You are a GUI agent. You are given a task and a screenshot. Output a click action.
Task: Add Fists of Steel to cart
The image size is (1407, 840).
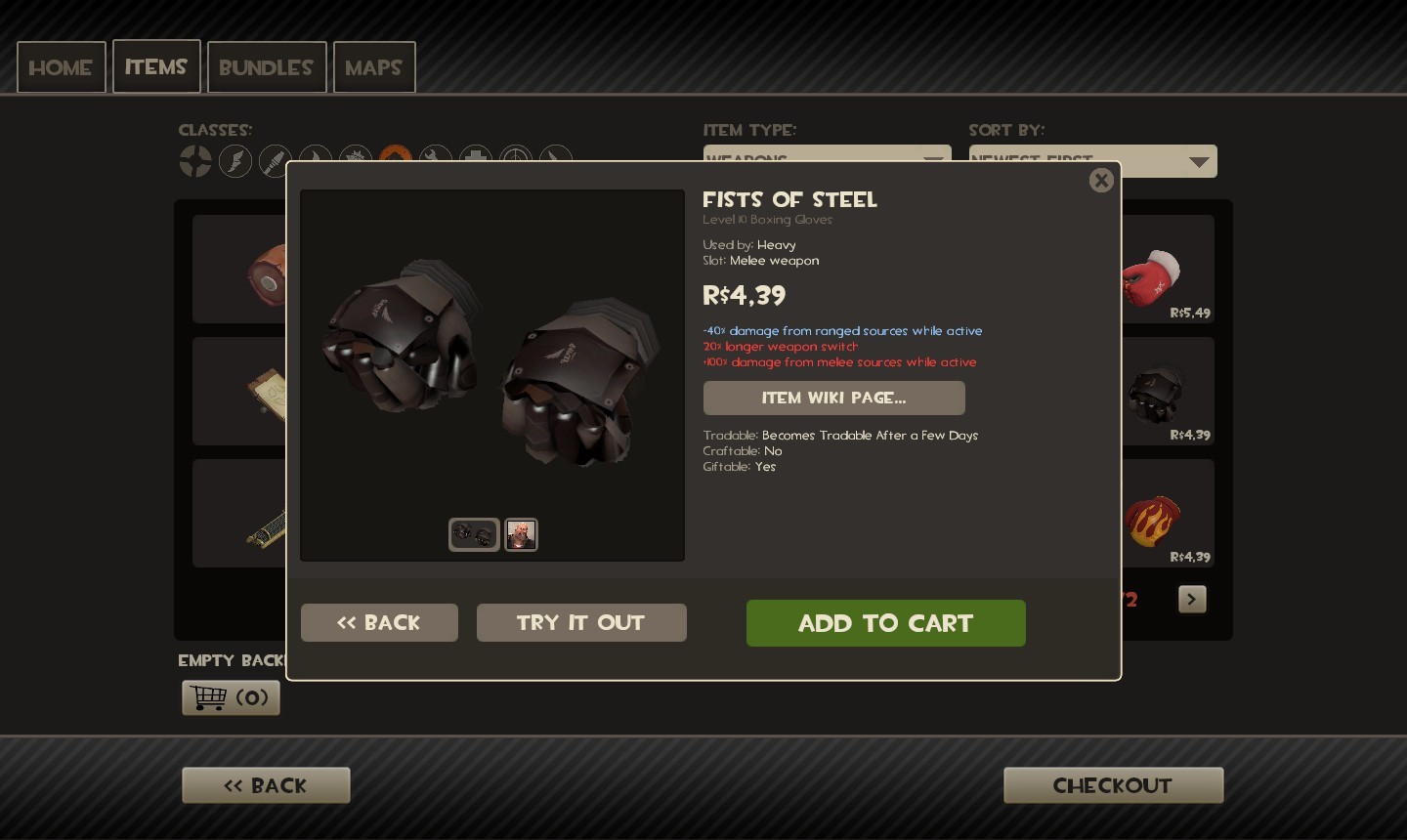coord(885,623)
